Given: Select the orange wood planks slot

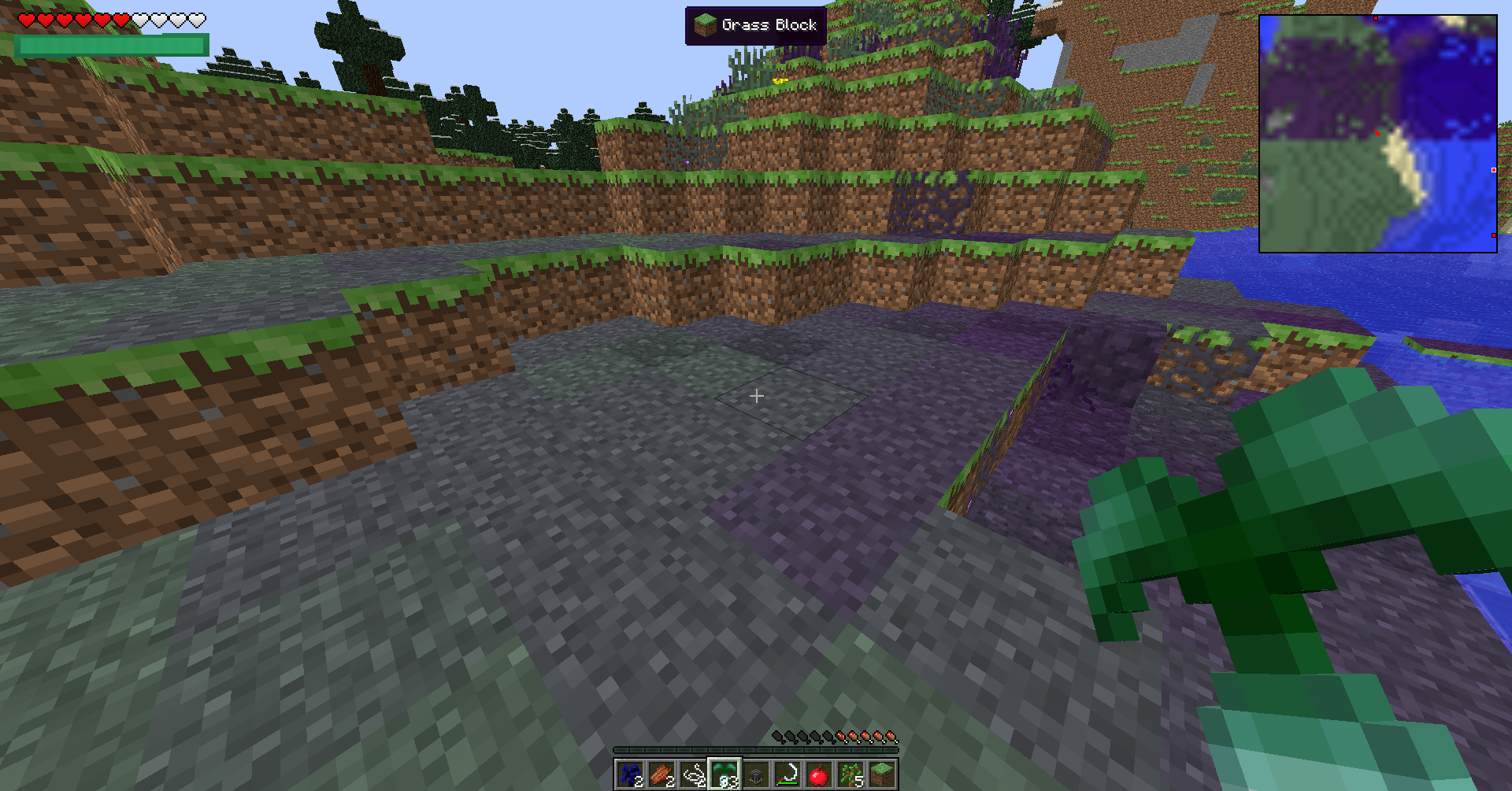Looking at the screenshot, I should 661,775.
